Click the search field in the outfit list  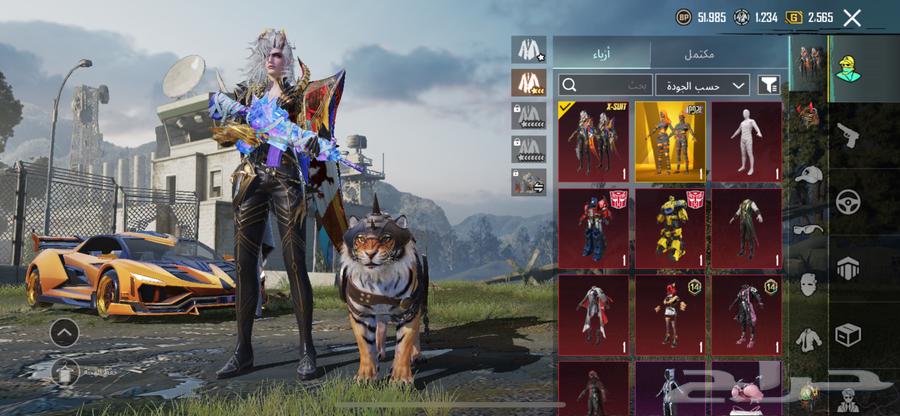pos(604,85)
